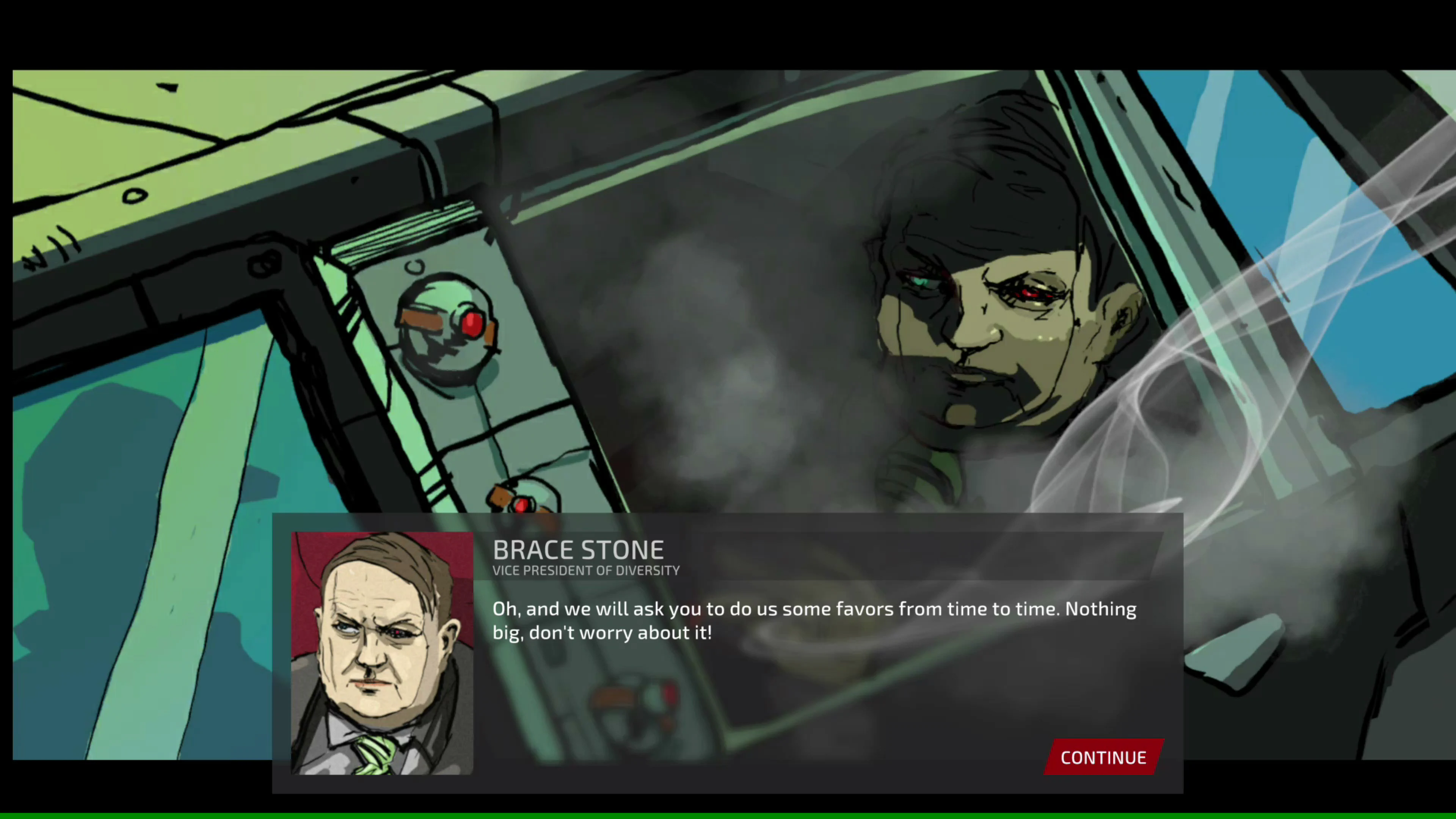Click the cyborg character's glowing red eye
Viewport: 1456px width, 819px height.
pos(1034,294)
